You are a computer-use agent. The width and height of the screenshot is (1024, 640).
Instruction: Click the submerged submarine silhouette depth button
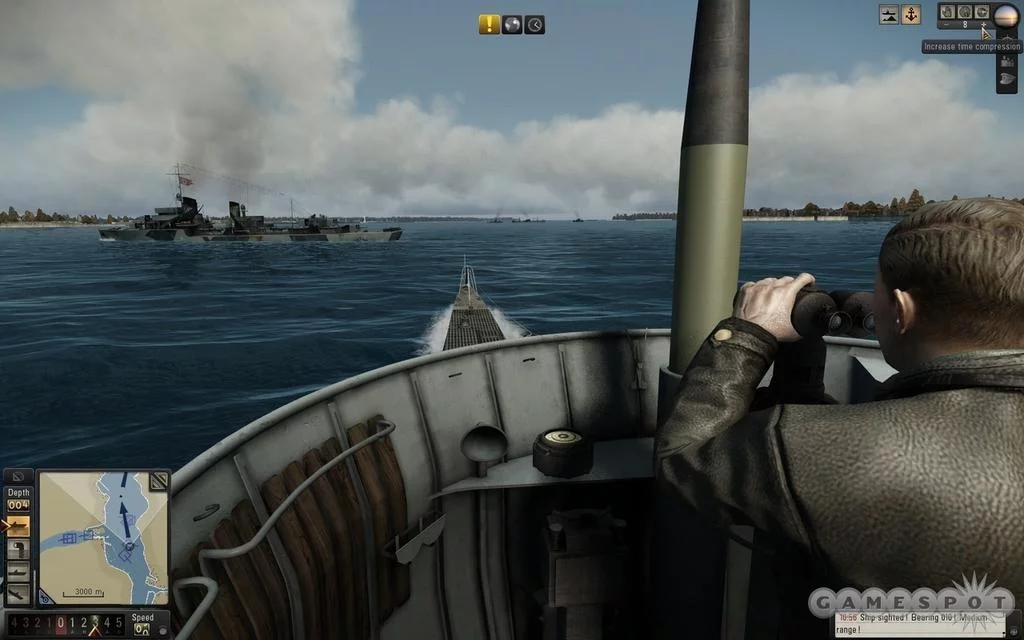(18, 571)
